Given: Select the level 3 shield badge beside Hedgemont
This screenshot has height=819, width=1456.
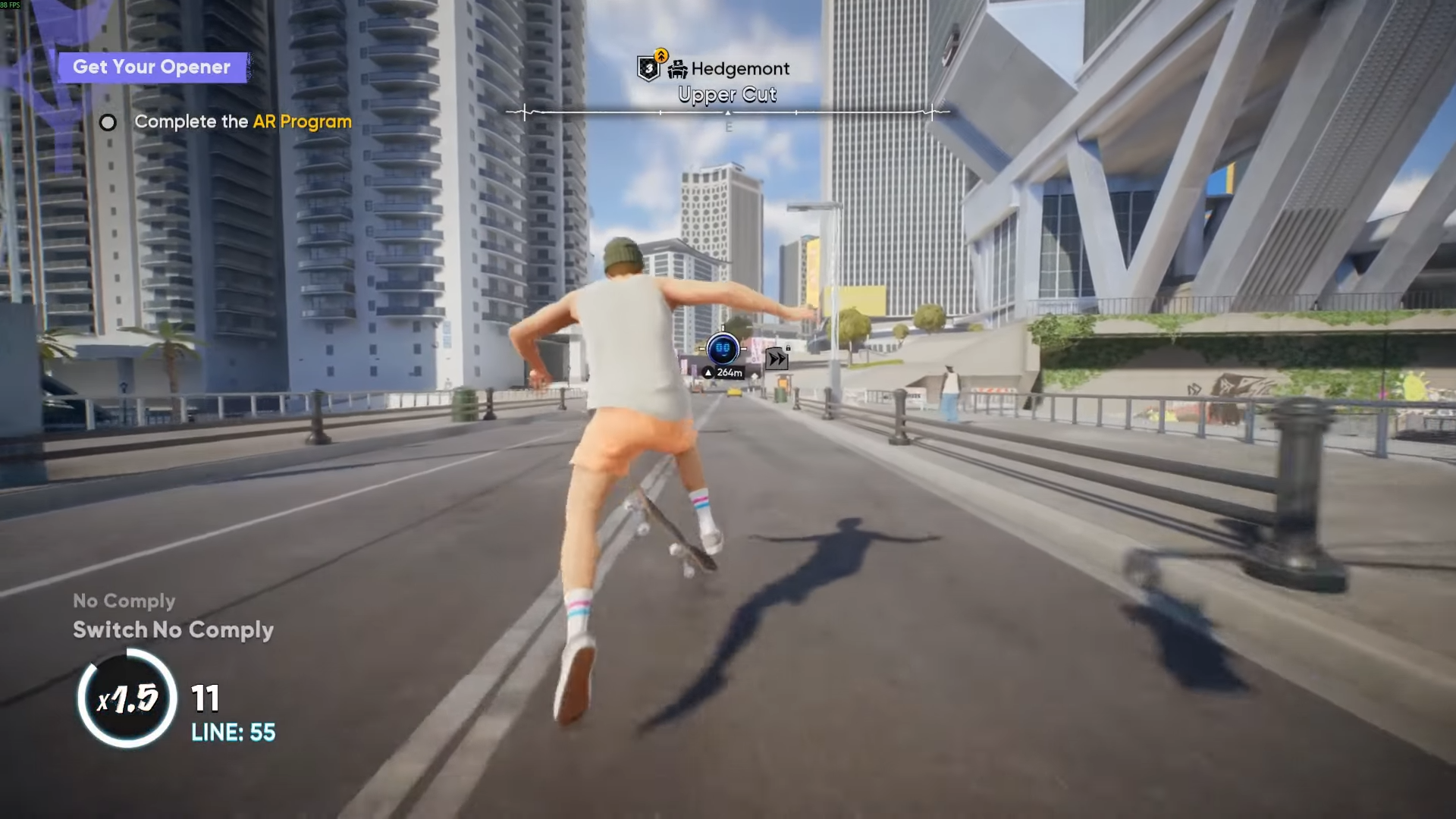Looking at the screenshot, I should click(x=650, y=68).
